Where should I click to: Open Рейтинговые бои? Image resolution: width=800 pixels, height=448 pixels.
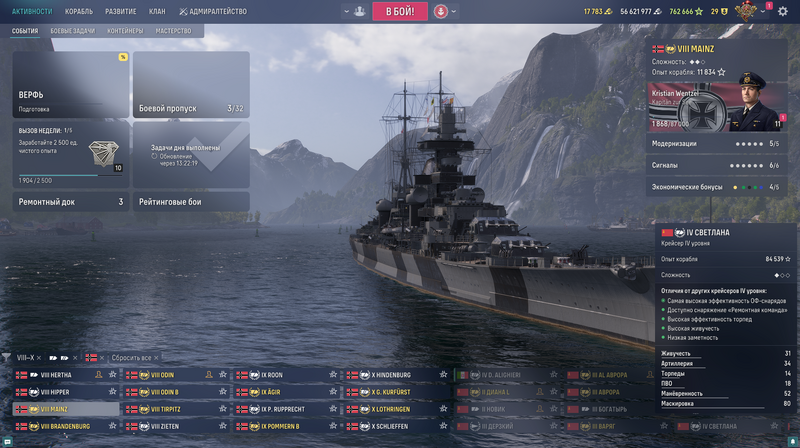pos(190,202)
